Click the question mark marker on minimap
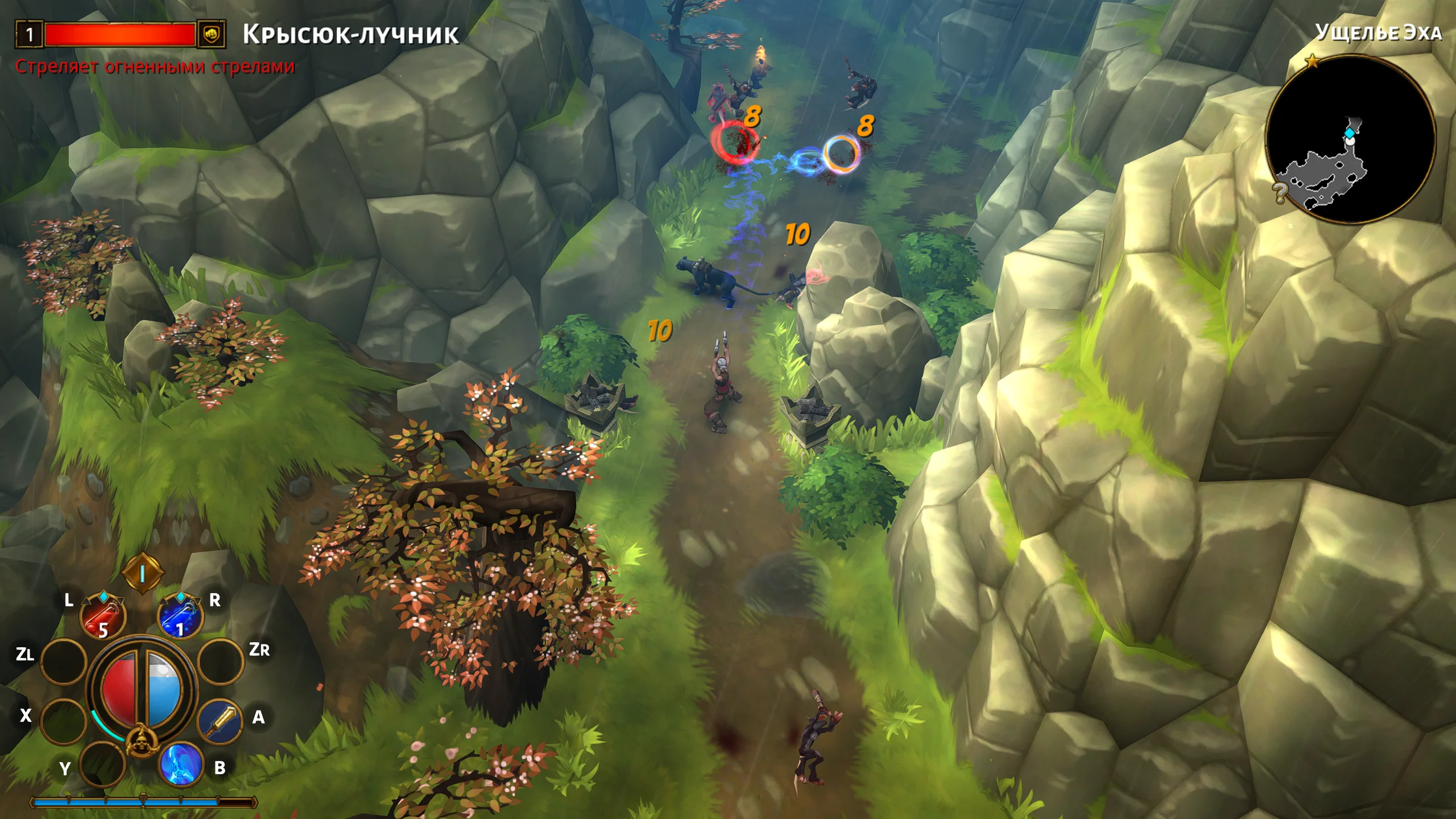Image resolution: width=1456 pixels, height=819 pixels. (1281, 192)
